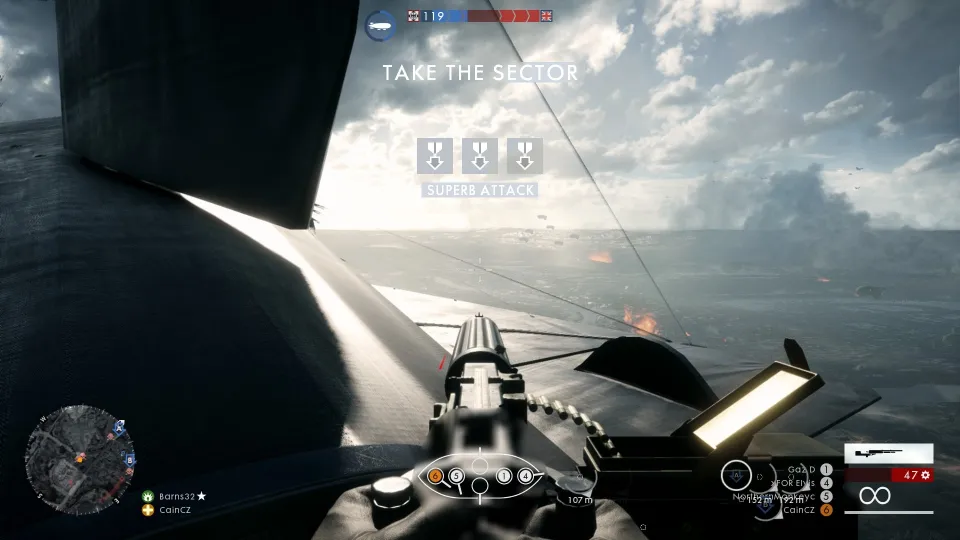Select objective A flag on the minimap
The width and height of the screenshot is (960, 540).
(x=120, y=427)
